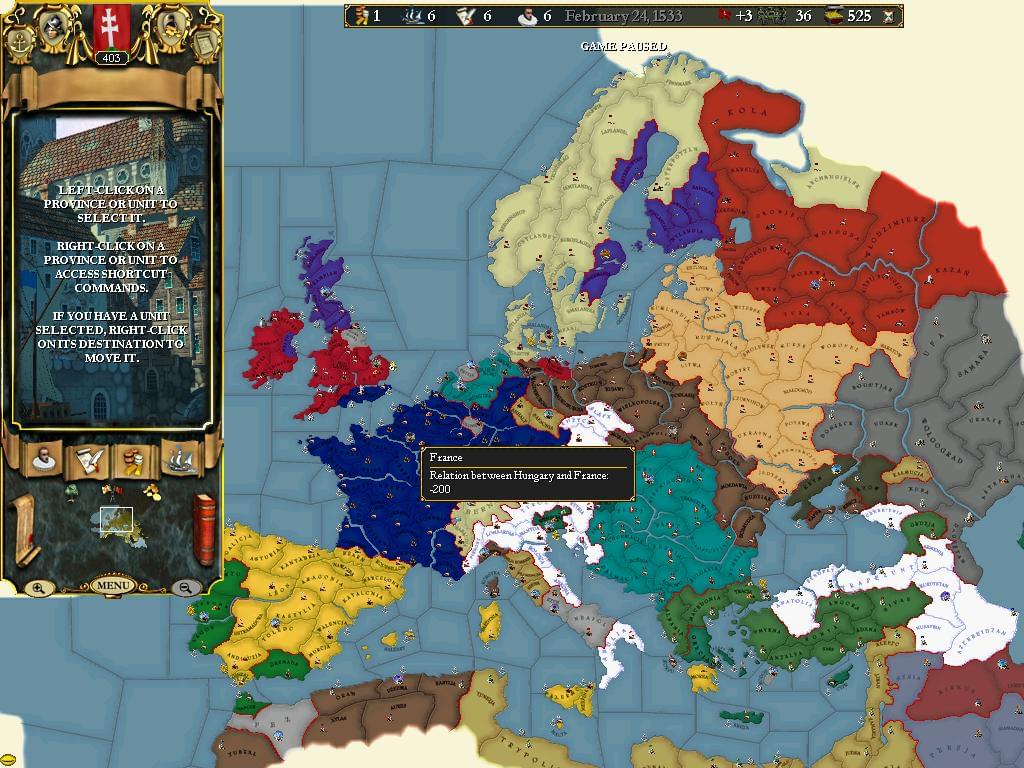The width and height of the screenshot is (1024, 768).
Task: Open the quill and parchment panel
Action: tap(88, 459)
